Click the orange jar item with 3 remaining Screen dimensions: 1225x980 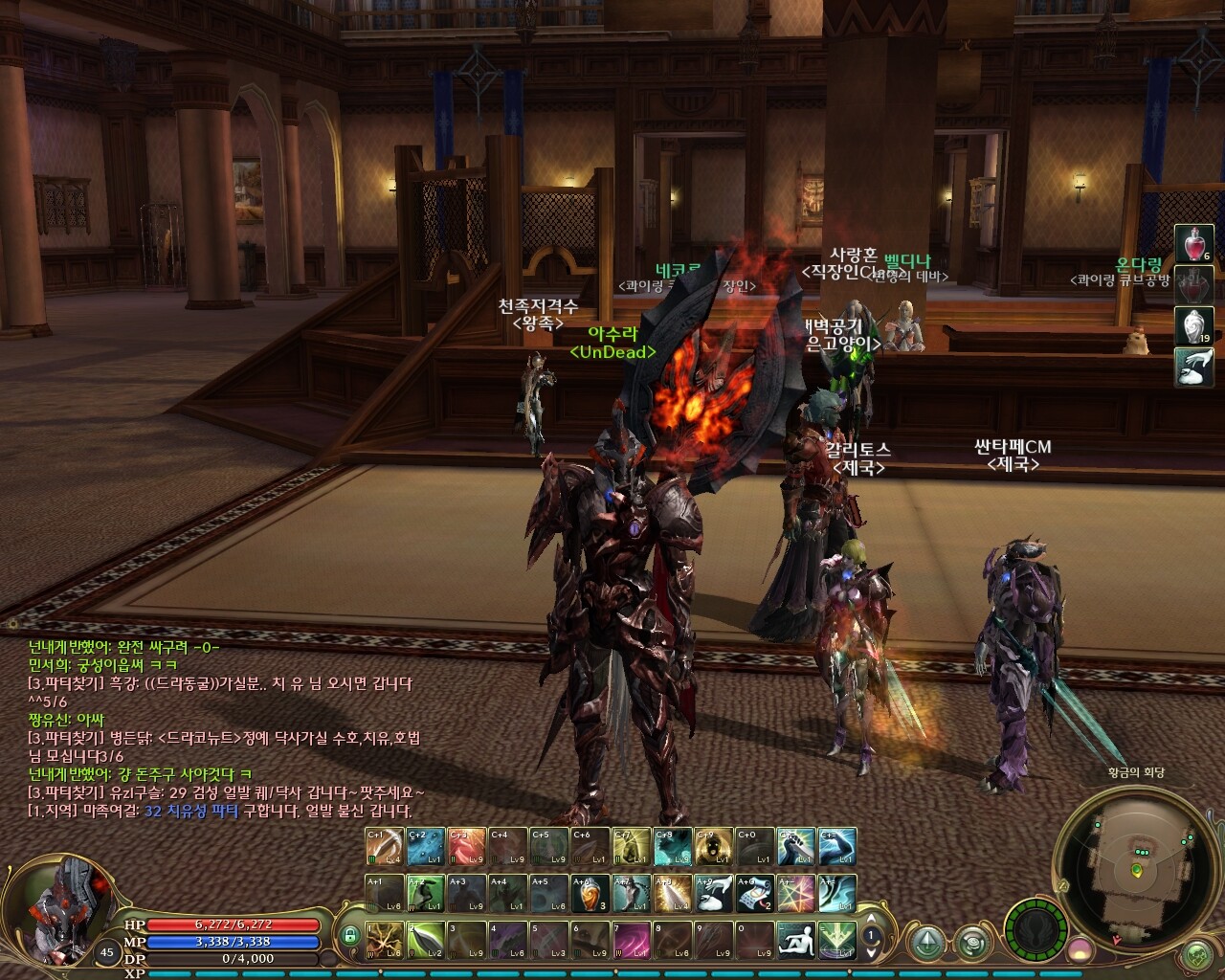click(591, 893)
